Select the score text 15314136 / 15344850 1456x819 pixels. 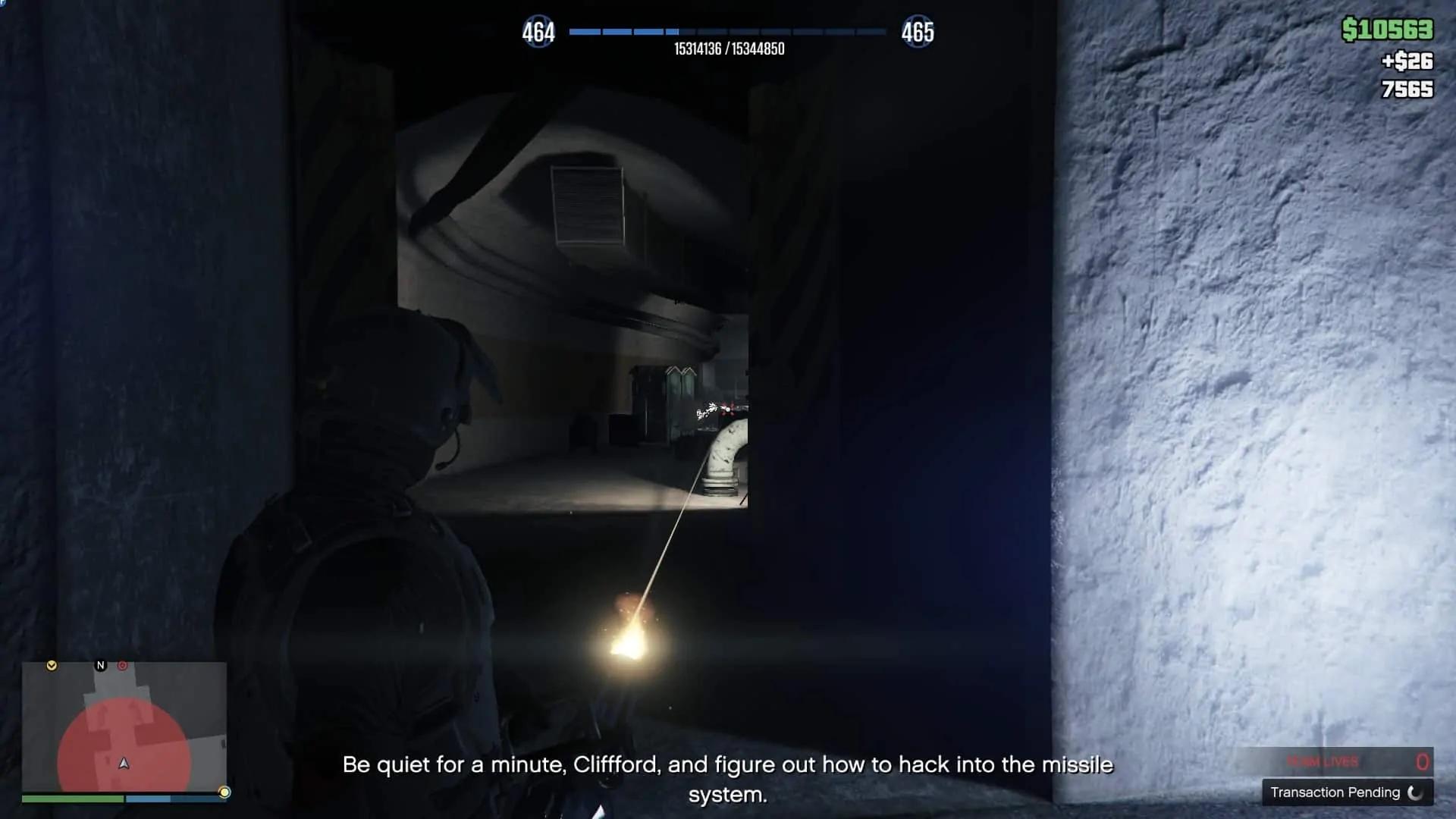click(728, 49)
